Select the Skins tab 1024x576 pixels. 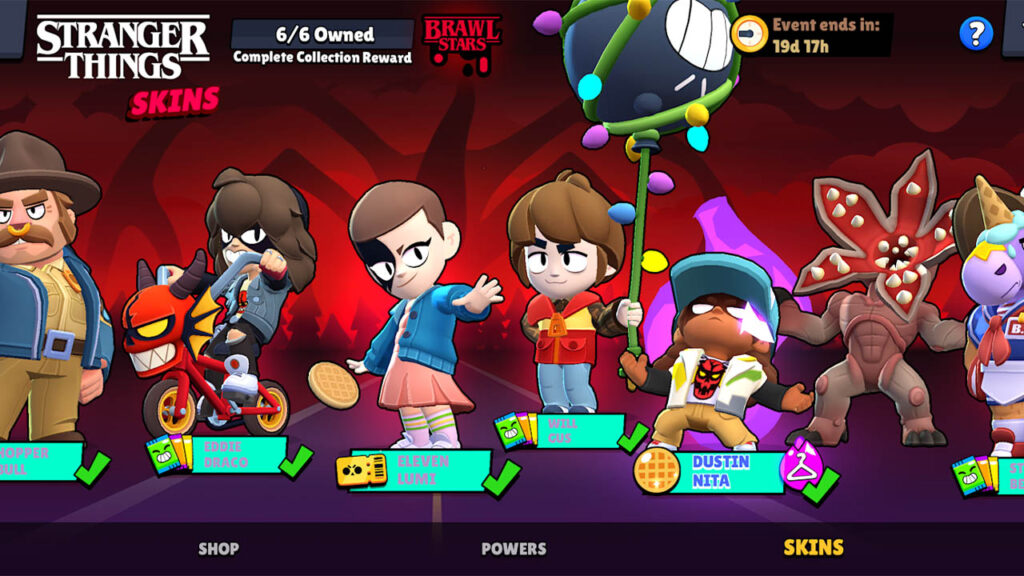[813, 547]
